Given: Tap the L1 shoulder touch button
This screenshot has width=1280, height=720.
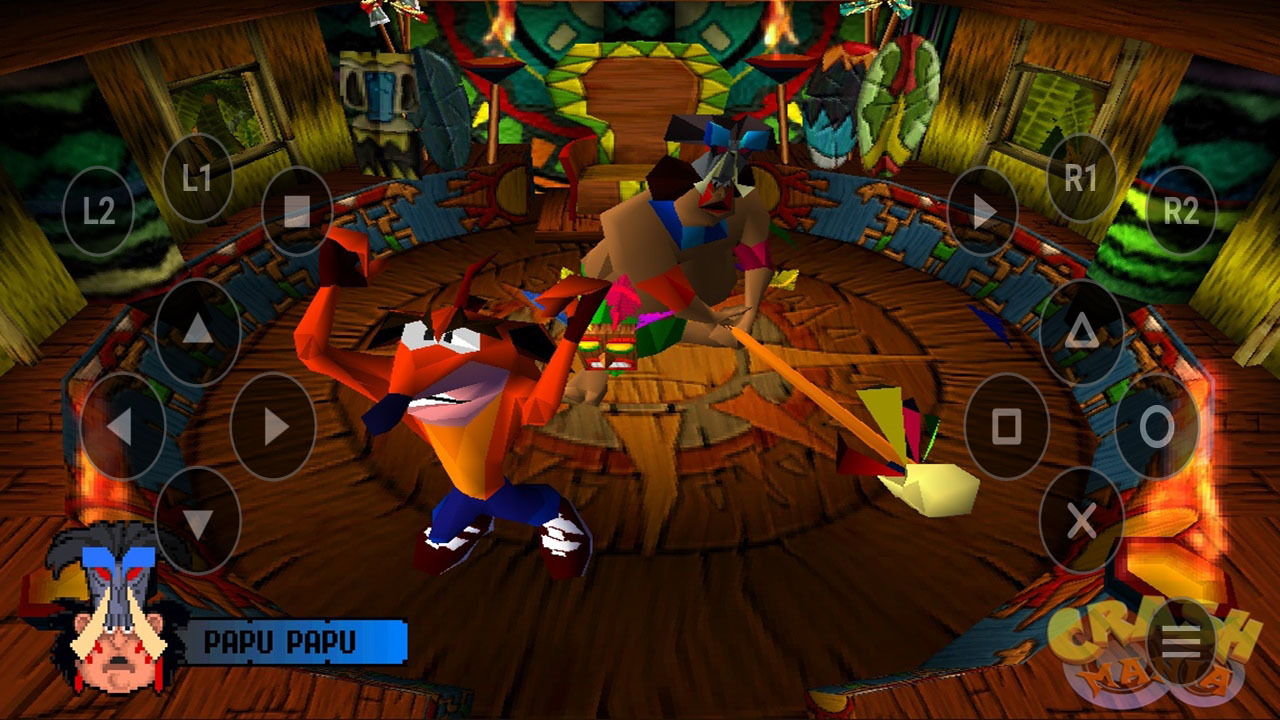Looking at the screenshot, I should tap(197, 179).
